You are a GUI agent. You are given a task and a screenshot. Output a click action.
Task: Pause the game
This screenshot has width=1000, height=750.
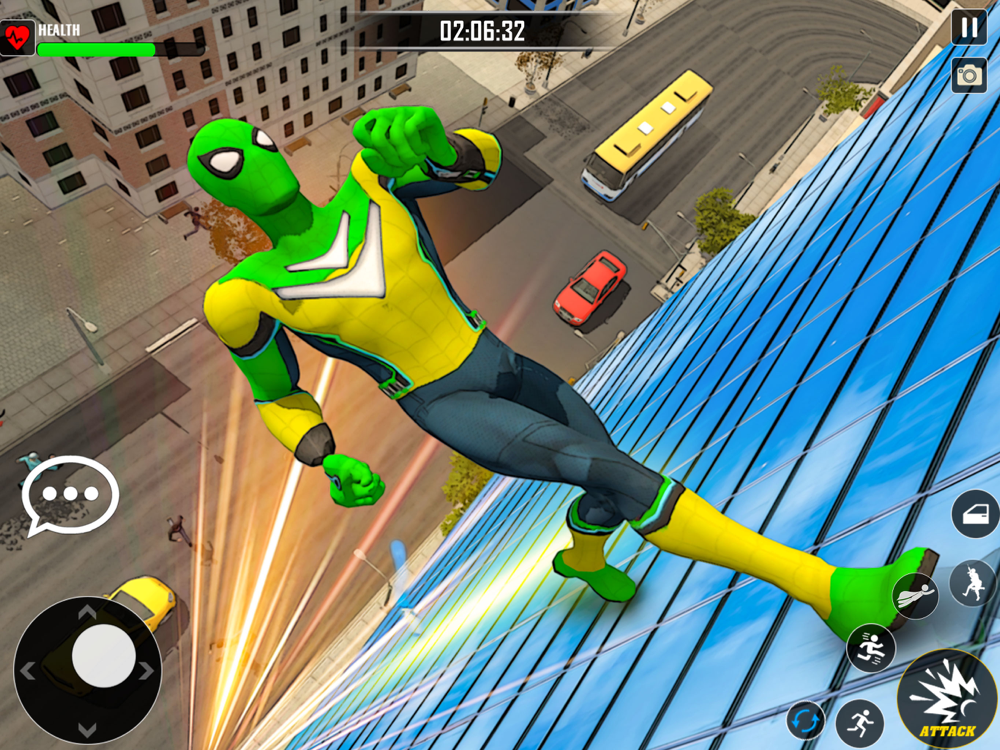(968, 27)
